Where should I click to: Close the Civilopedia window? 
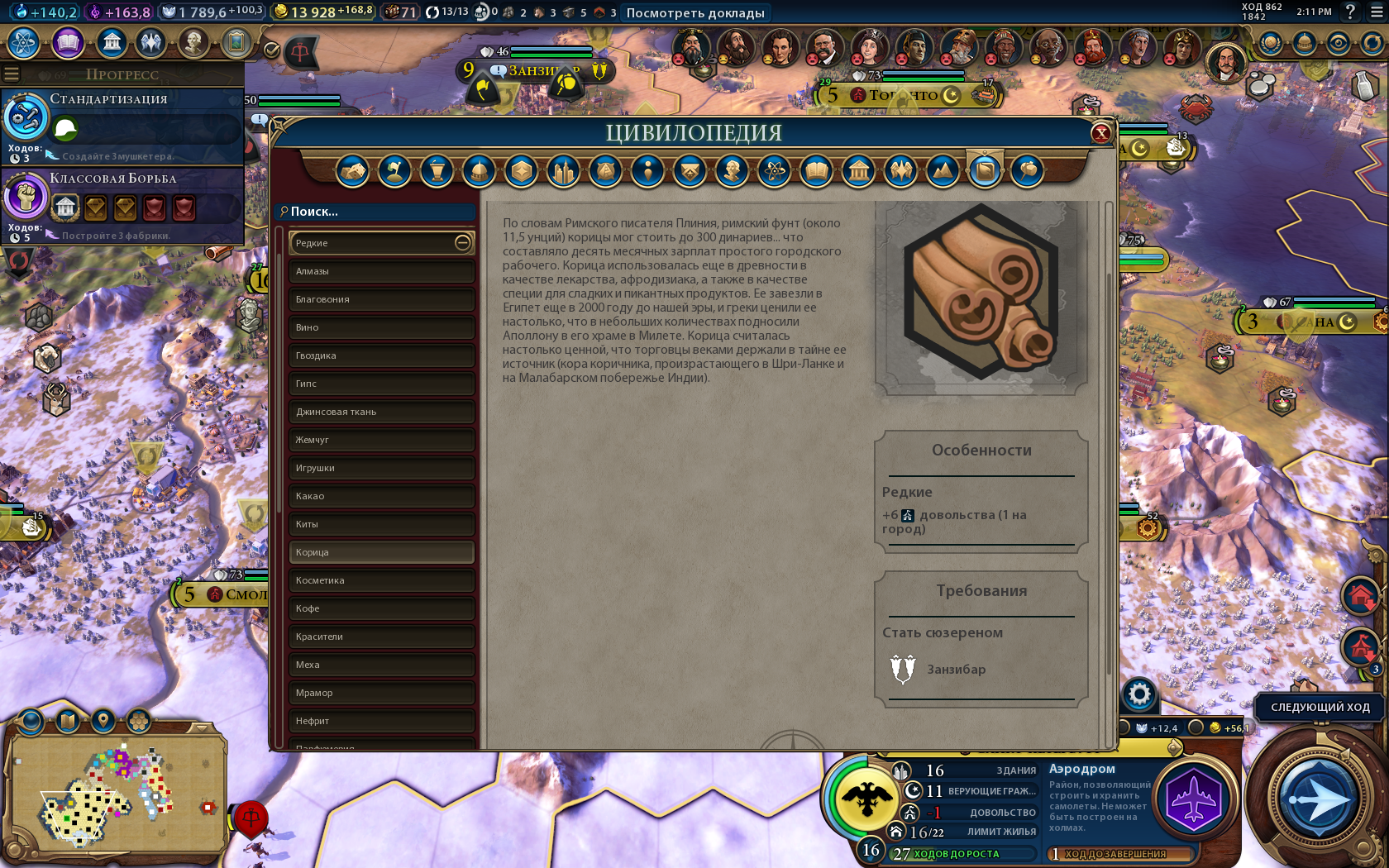[1100, 133]
